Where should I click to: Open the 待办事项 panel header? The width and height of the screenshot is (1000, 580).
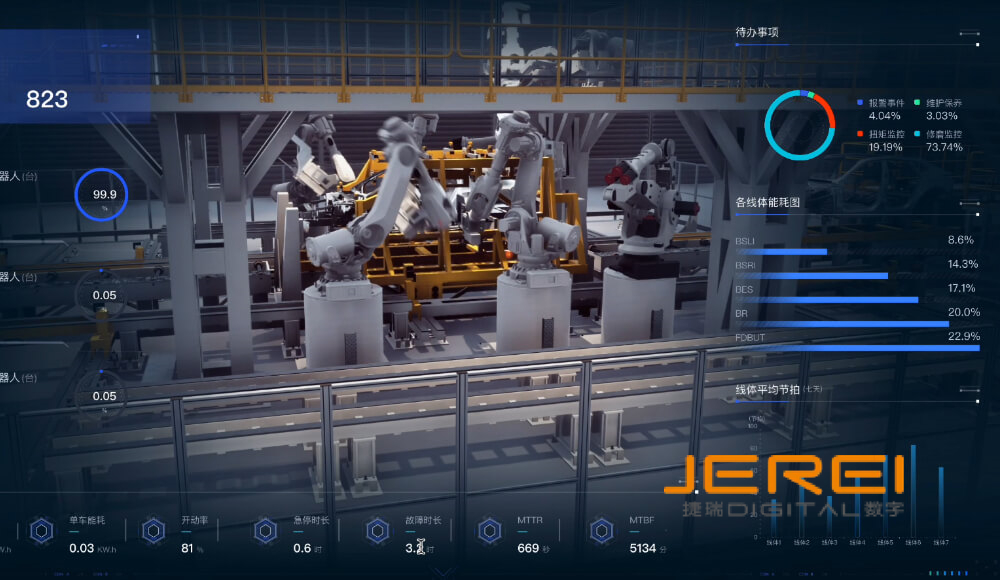pyautogui.click(x=757, y=33)
